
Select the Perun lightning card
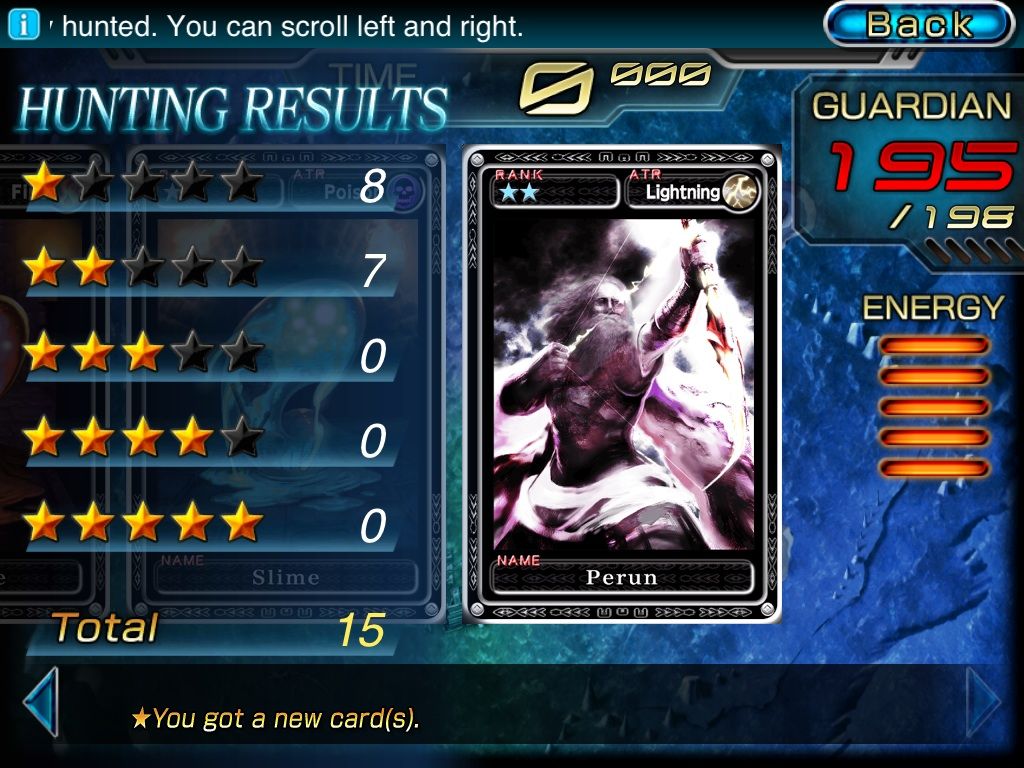(x=622, y=385)
